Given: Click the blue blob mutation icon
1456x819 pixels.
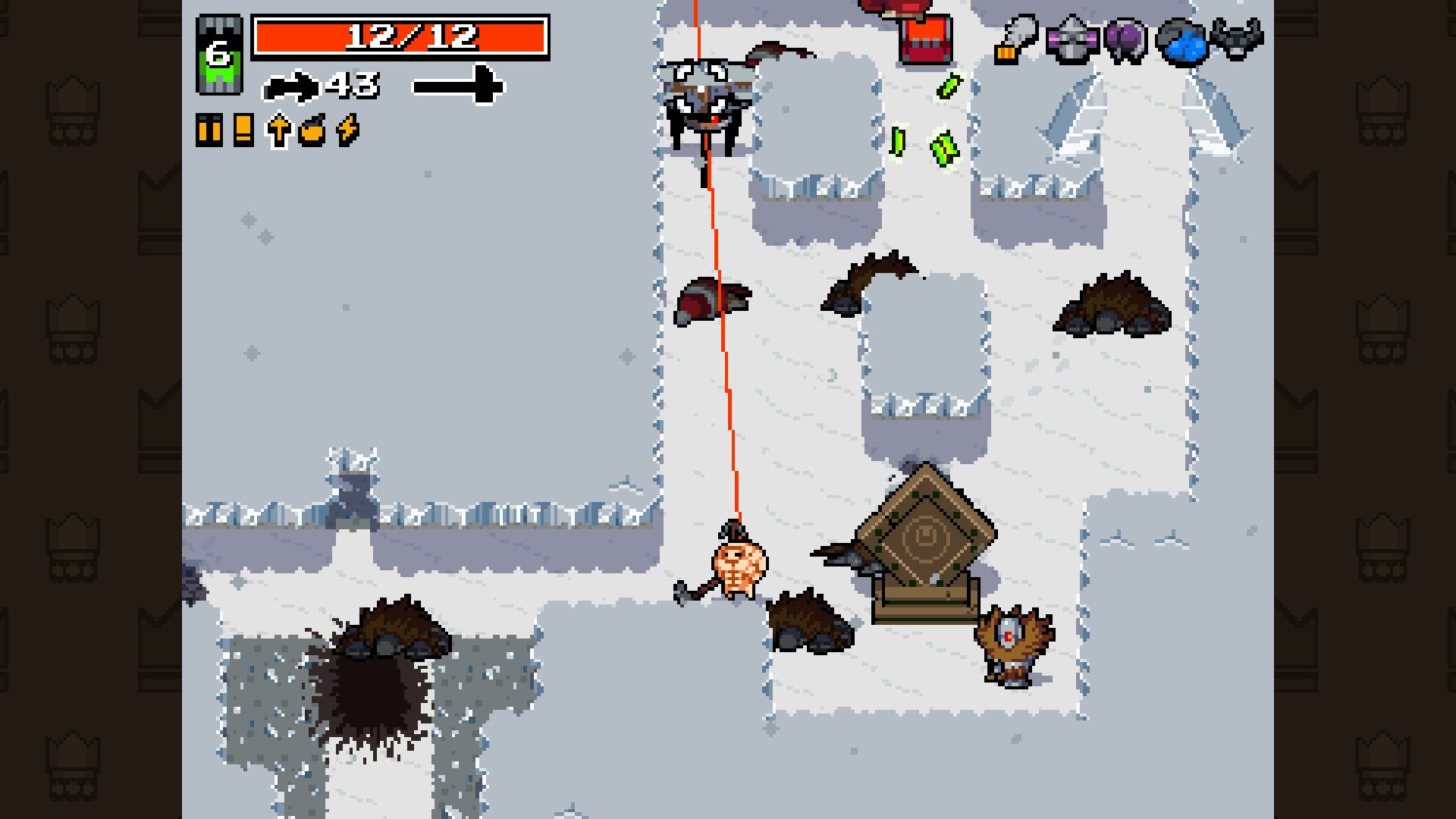Looking at the screenshot, I should point(1181,41).
